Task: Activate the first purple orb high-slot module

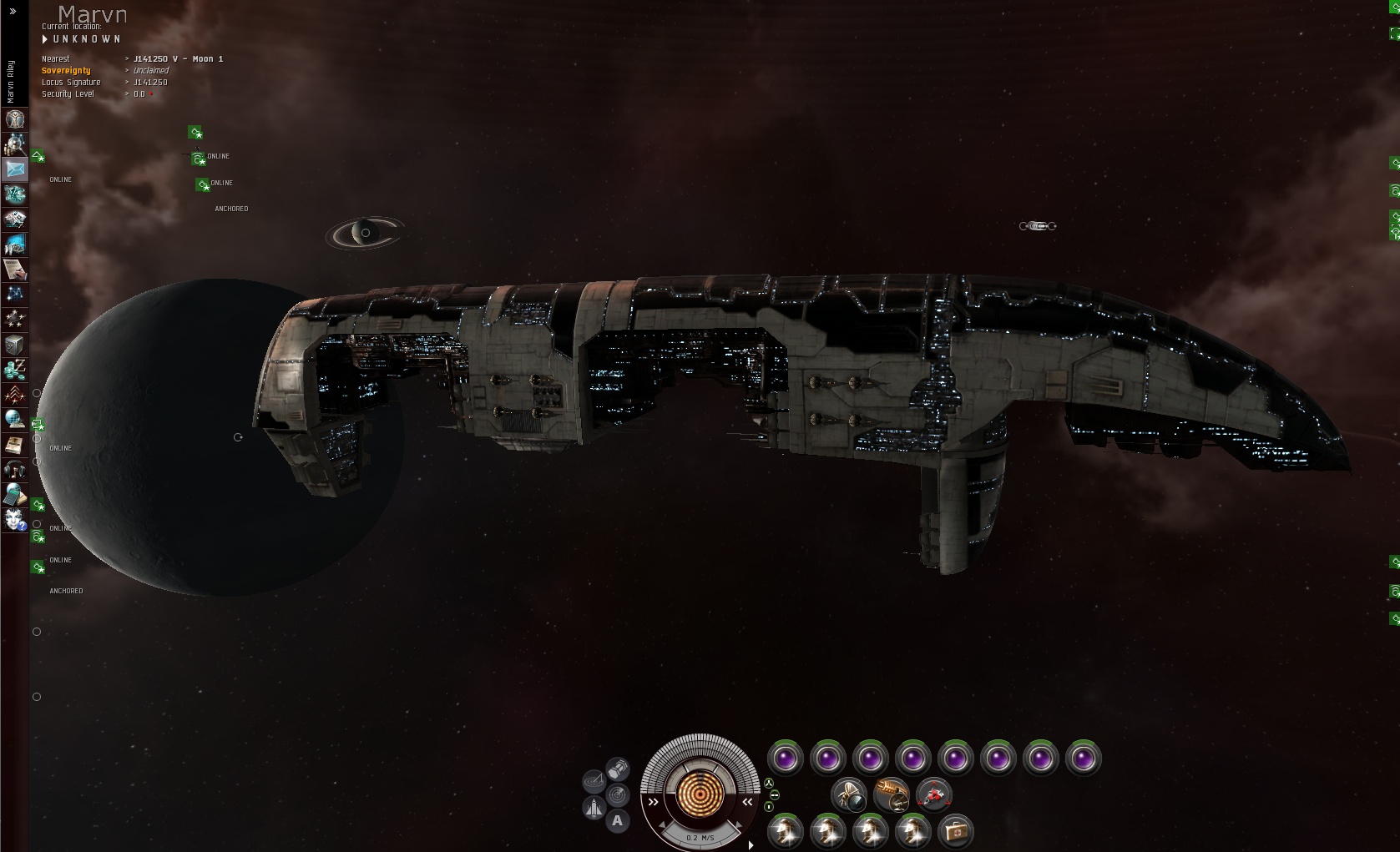Action: 785,759
